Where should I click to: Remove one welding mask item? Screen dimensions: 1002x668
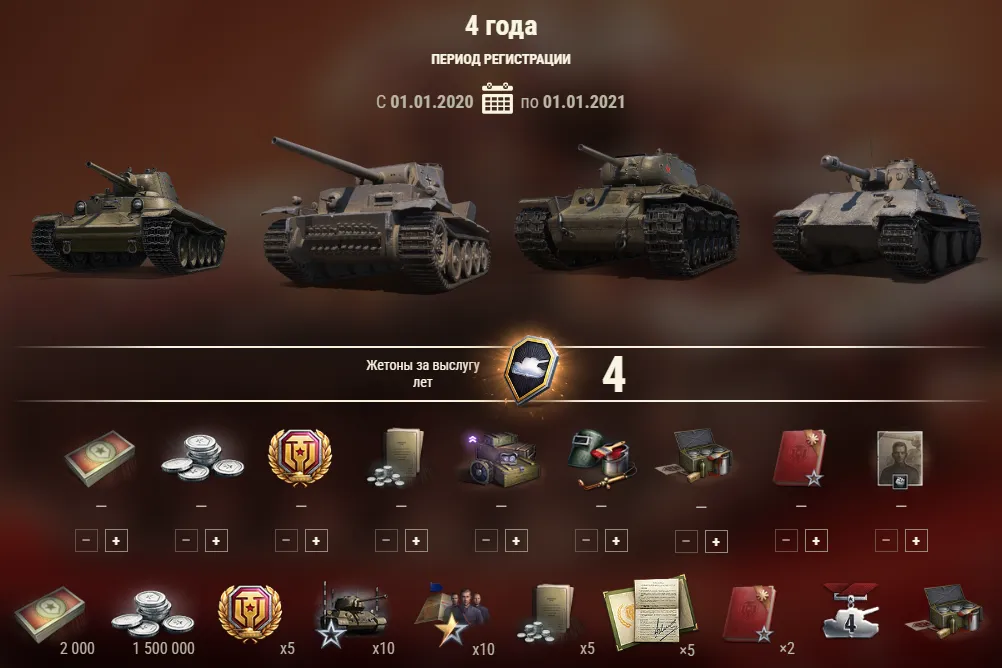586,540
